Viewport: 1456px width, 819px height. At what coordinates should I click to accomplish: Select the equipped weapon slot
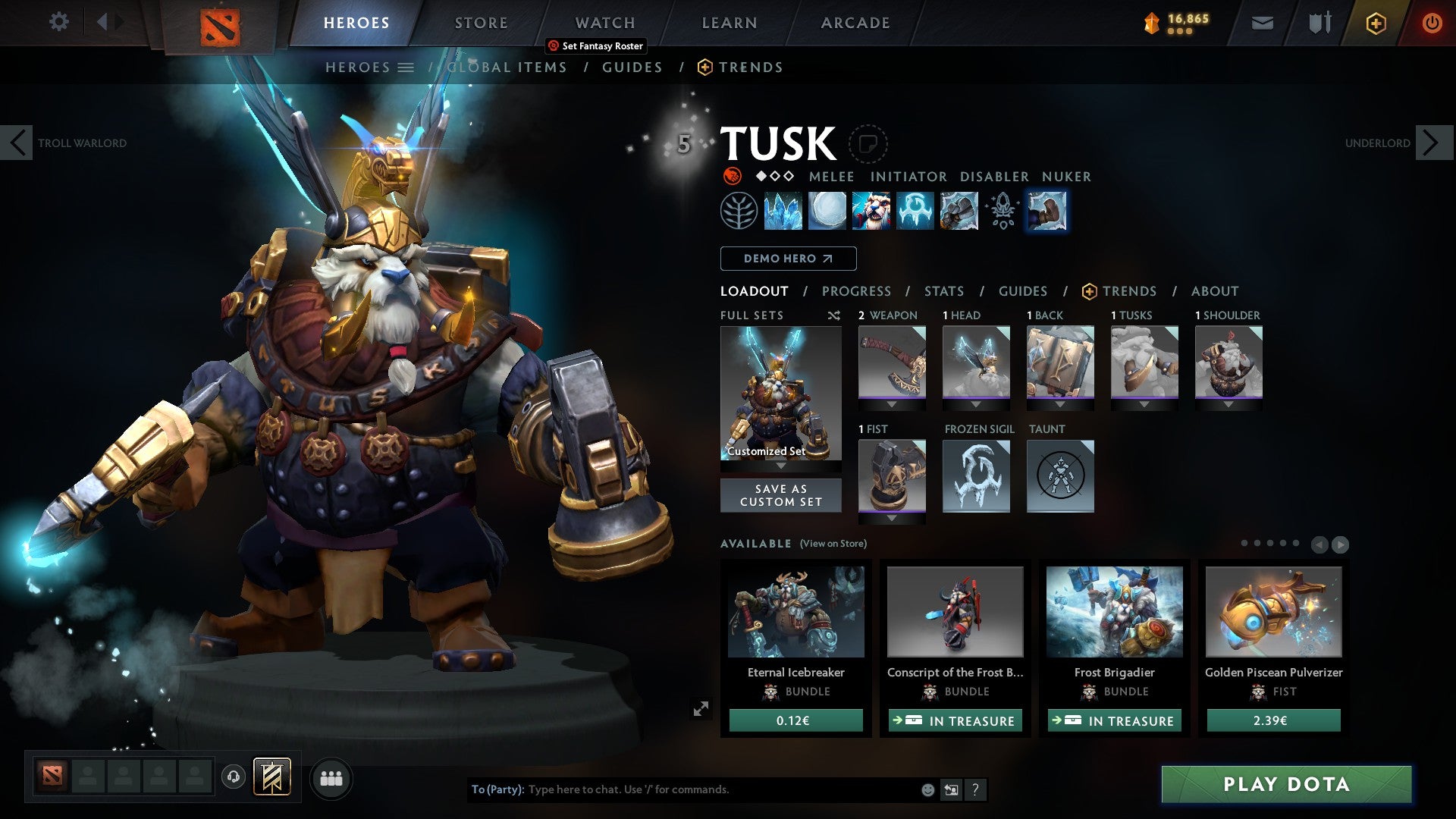point(892,362)
